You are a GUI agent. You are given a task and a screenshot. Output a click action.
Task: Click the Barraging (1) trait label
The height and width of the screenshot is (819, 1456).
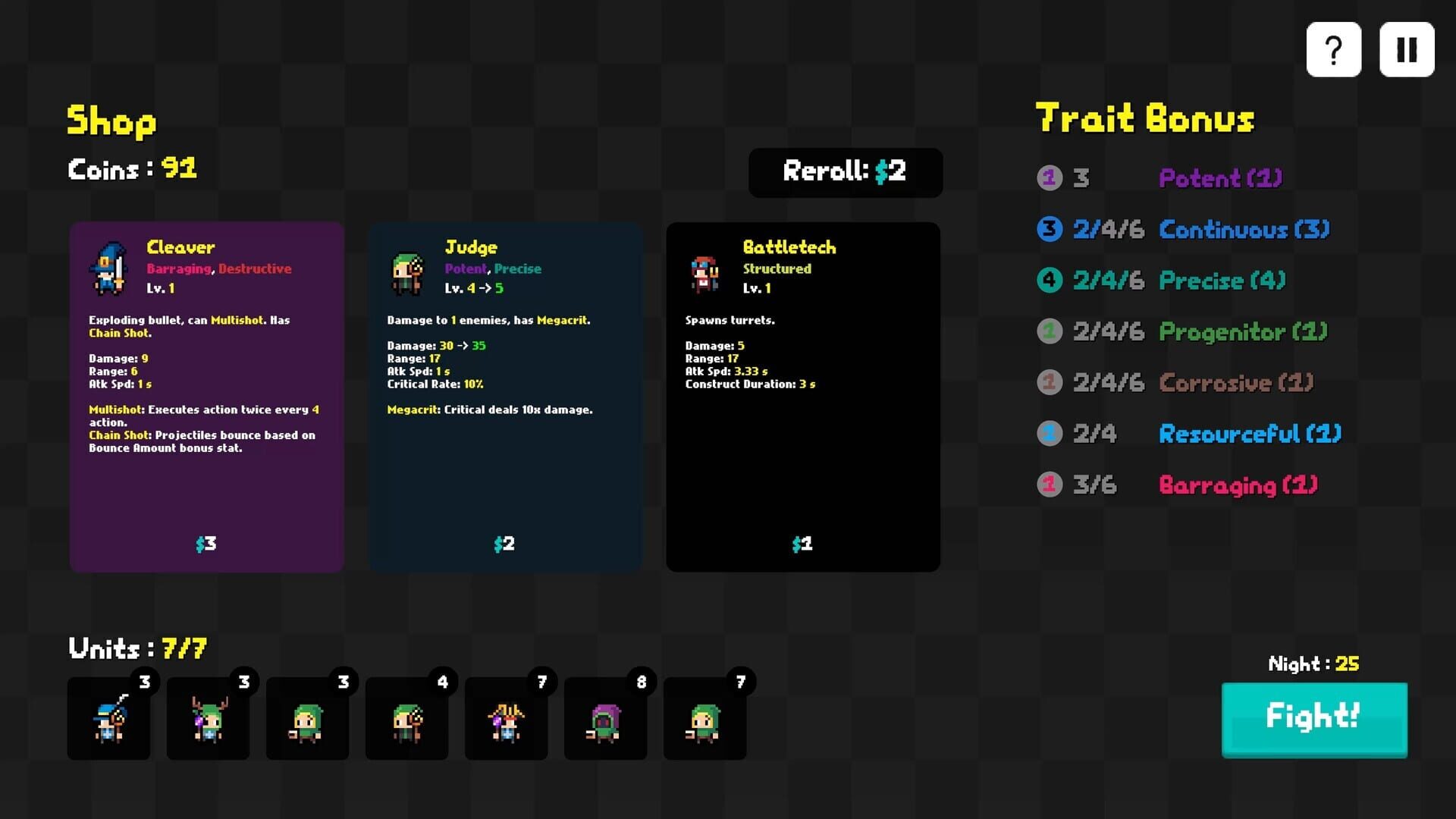tap(1239, 485)
